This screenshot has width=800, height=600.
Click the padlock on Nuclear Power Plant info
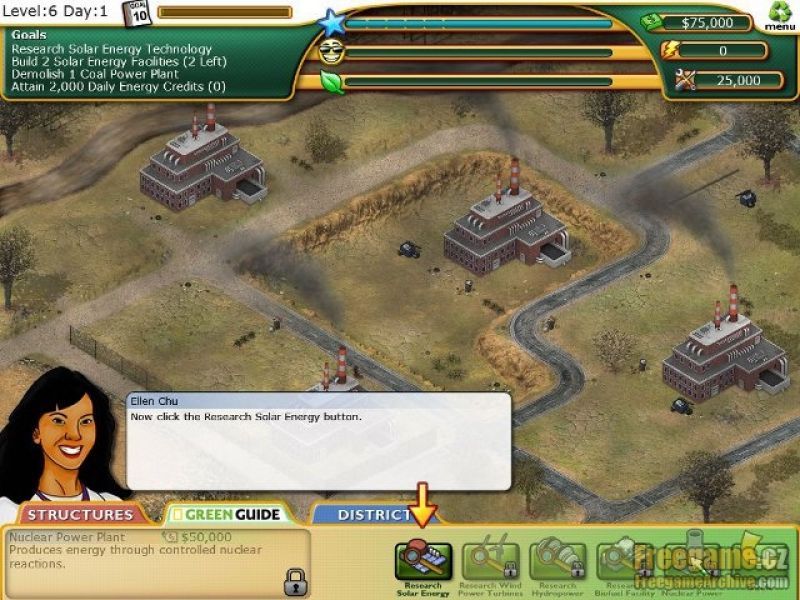[x=294, y=579]
